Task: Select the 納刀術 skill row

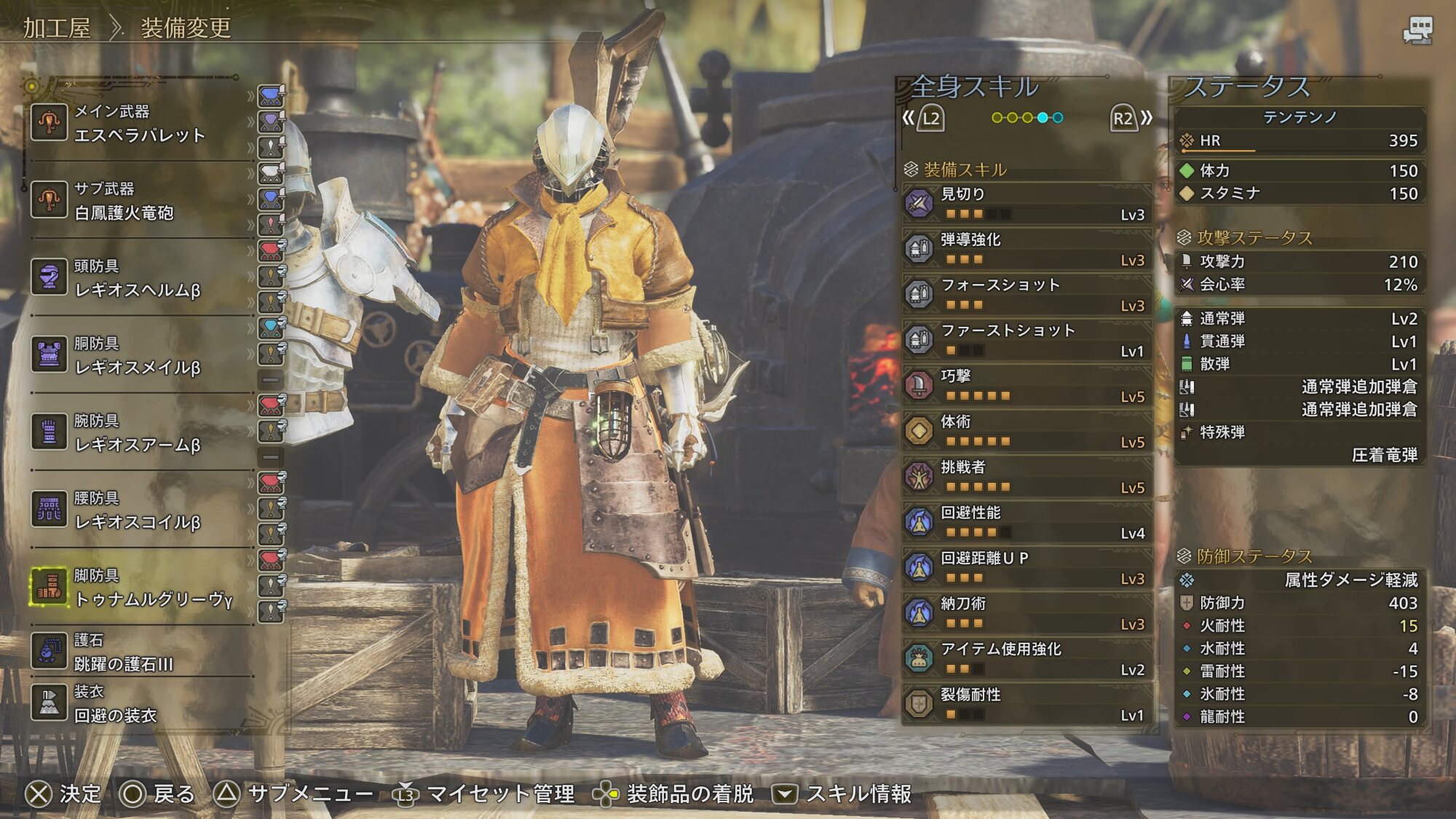Action: [x=1026, y=613]
